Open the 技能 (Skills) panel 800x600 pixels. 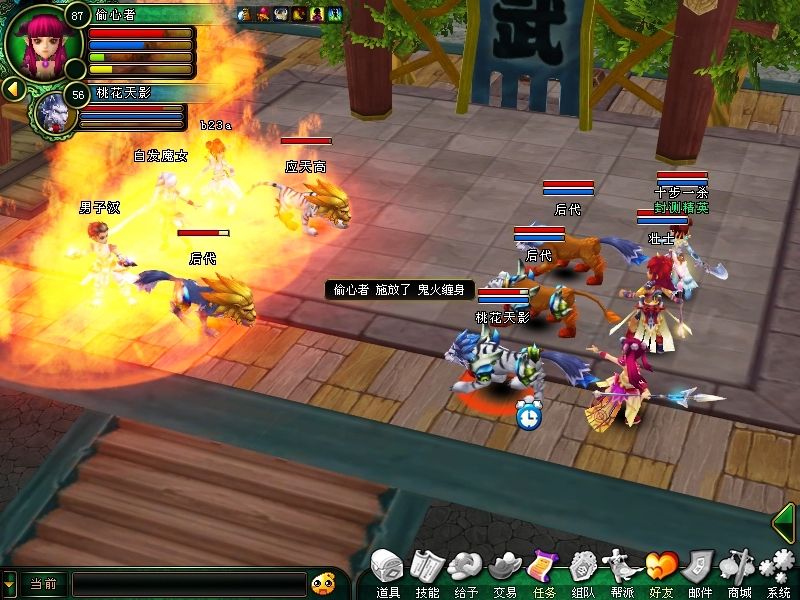427,569
